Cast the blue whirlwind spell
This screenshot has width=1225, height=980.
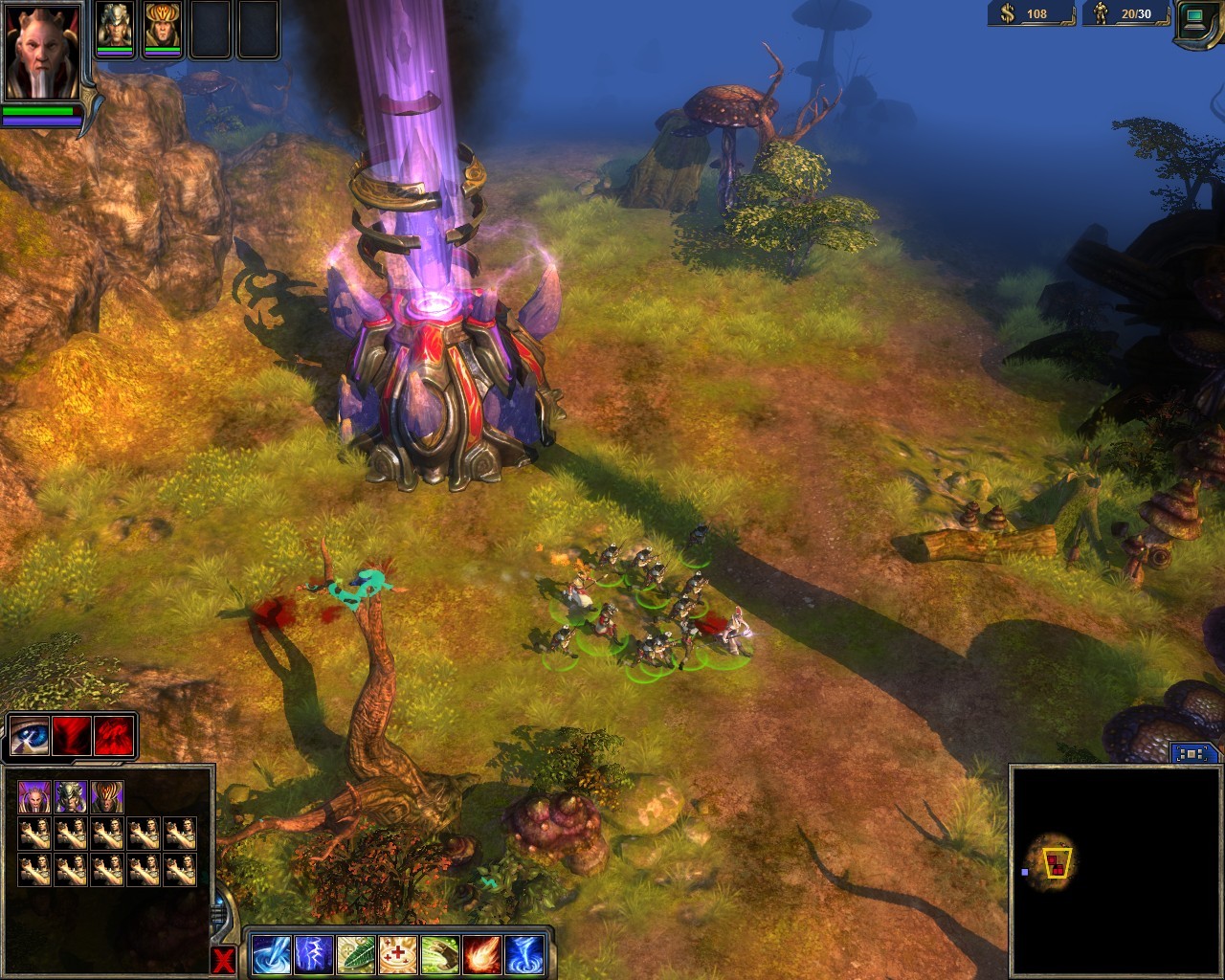pyautogui.click(x=523, y=955)
